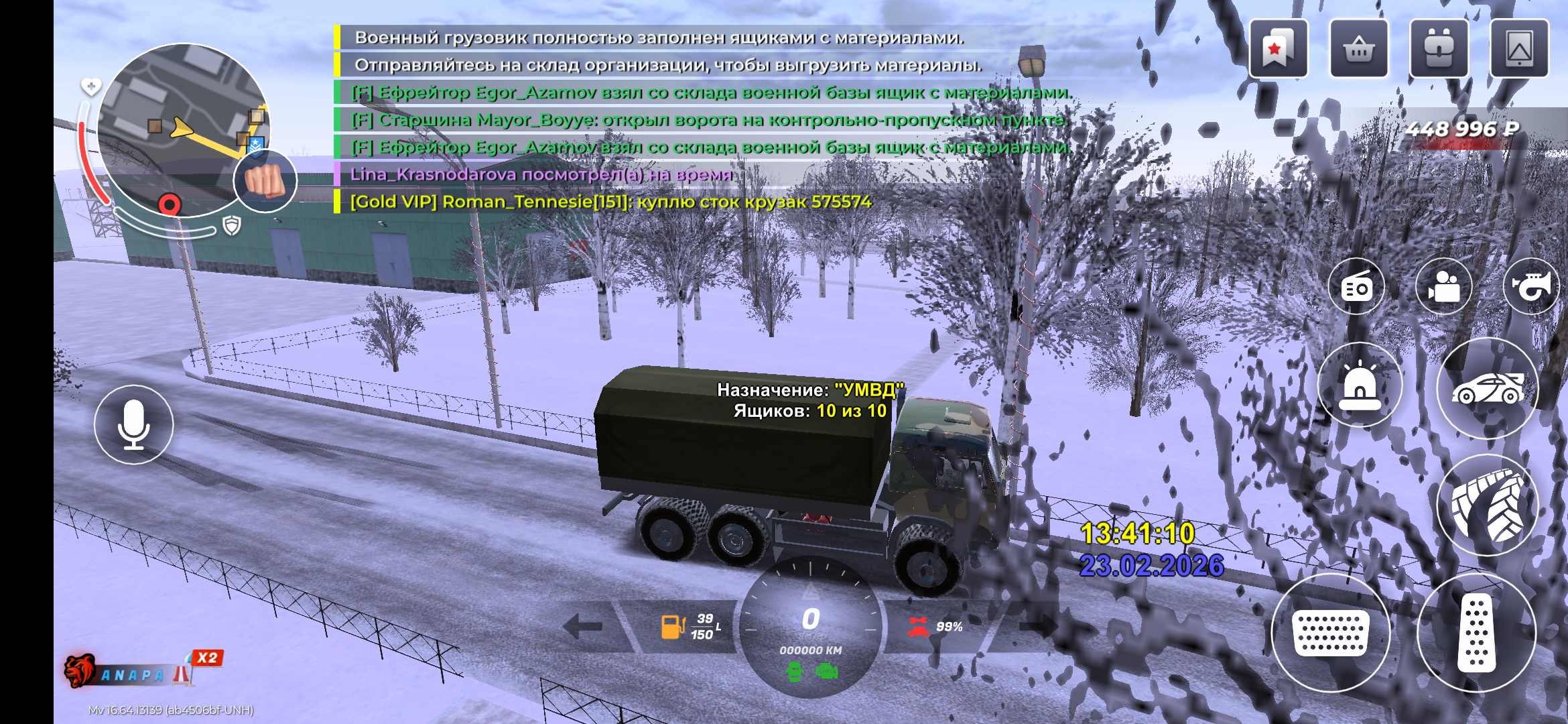
Task: Toggle the voice chat microphone
Action: [x=134, y=424]
